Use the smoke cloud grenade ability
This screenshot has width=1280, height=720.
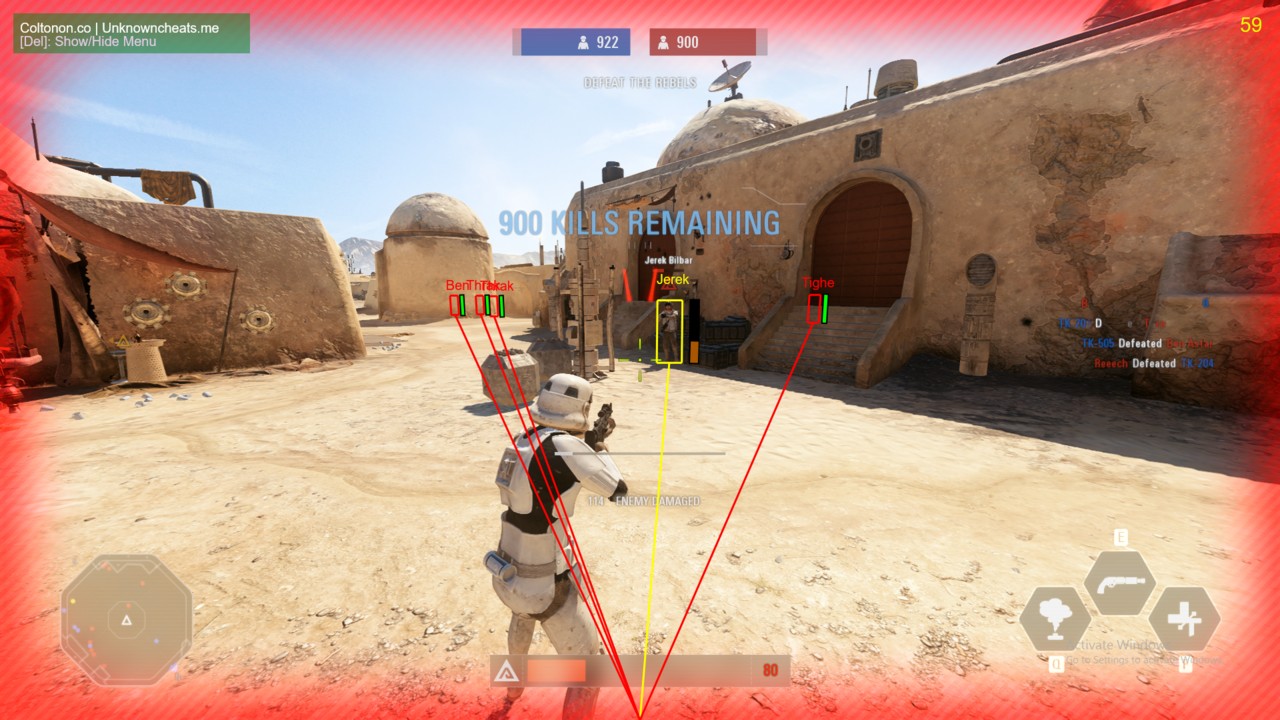point(1054,619)
